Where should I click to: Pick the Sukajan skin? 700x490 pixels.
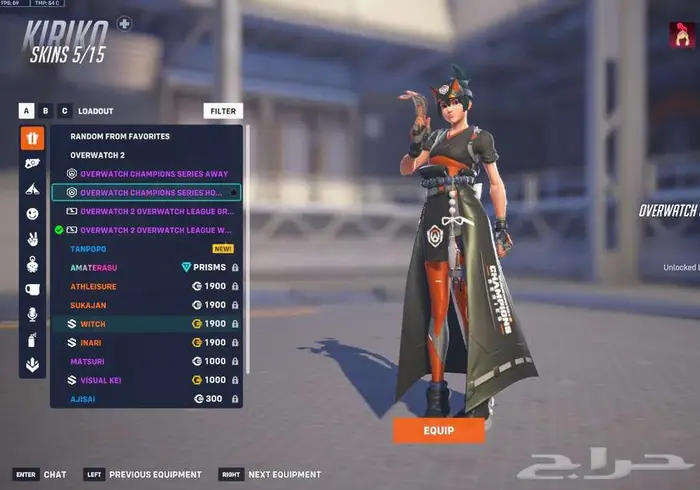pos(90,305)
